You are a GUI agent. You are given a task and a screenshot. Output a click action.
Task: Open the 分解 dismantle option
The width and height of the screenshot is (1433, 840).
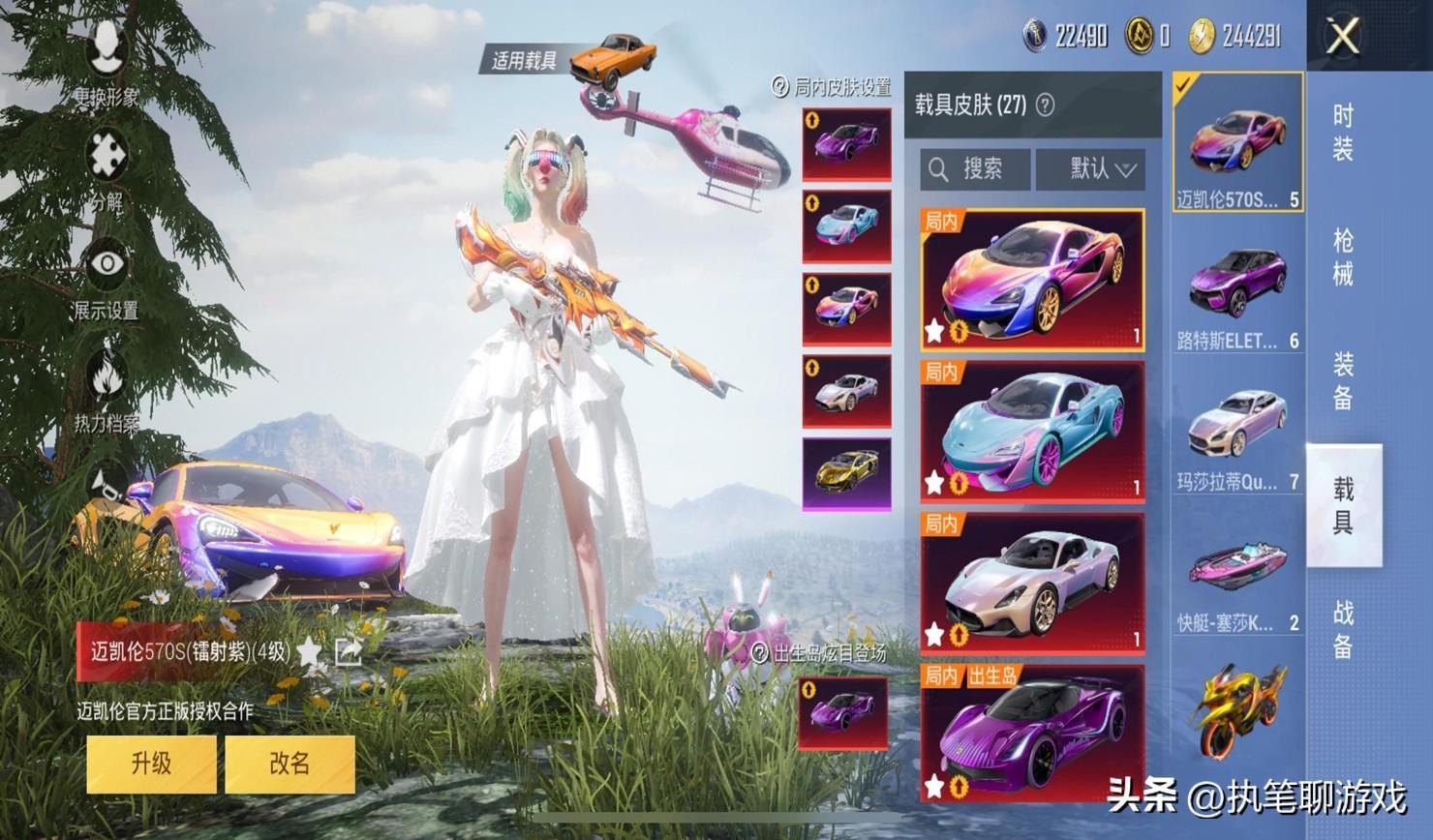click(107, 171)
